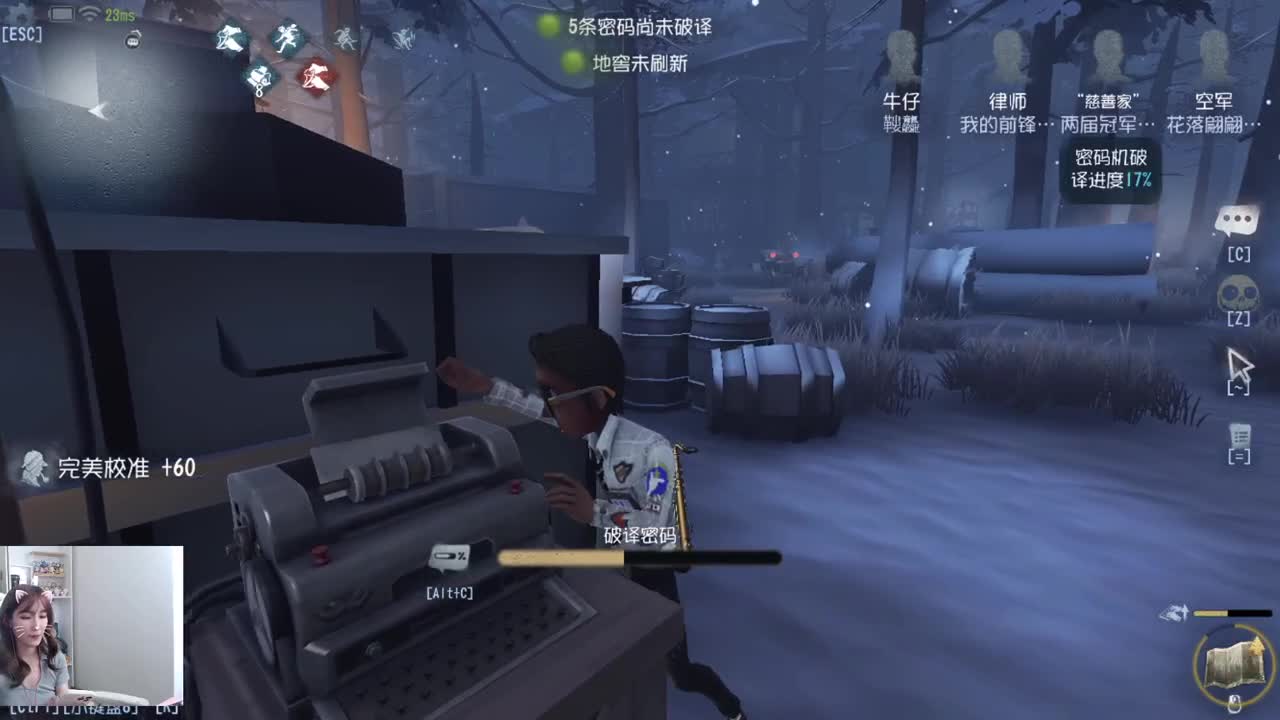Open the match notes icon [=]
Viewport: 1280px width, 720px height.
(x=1240, y=438)
